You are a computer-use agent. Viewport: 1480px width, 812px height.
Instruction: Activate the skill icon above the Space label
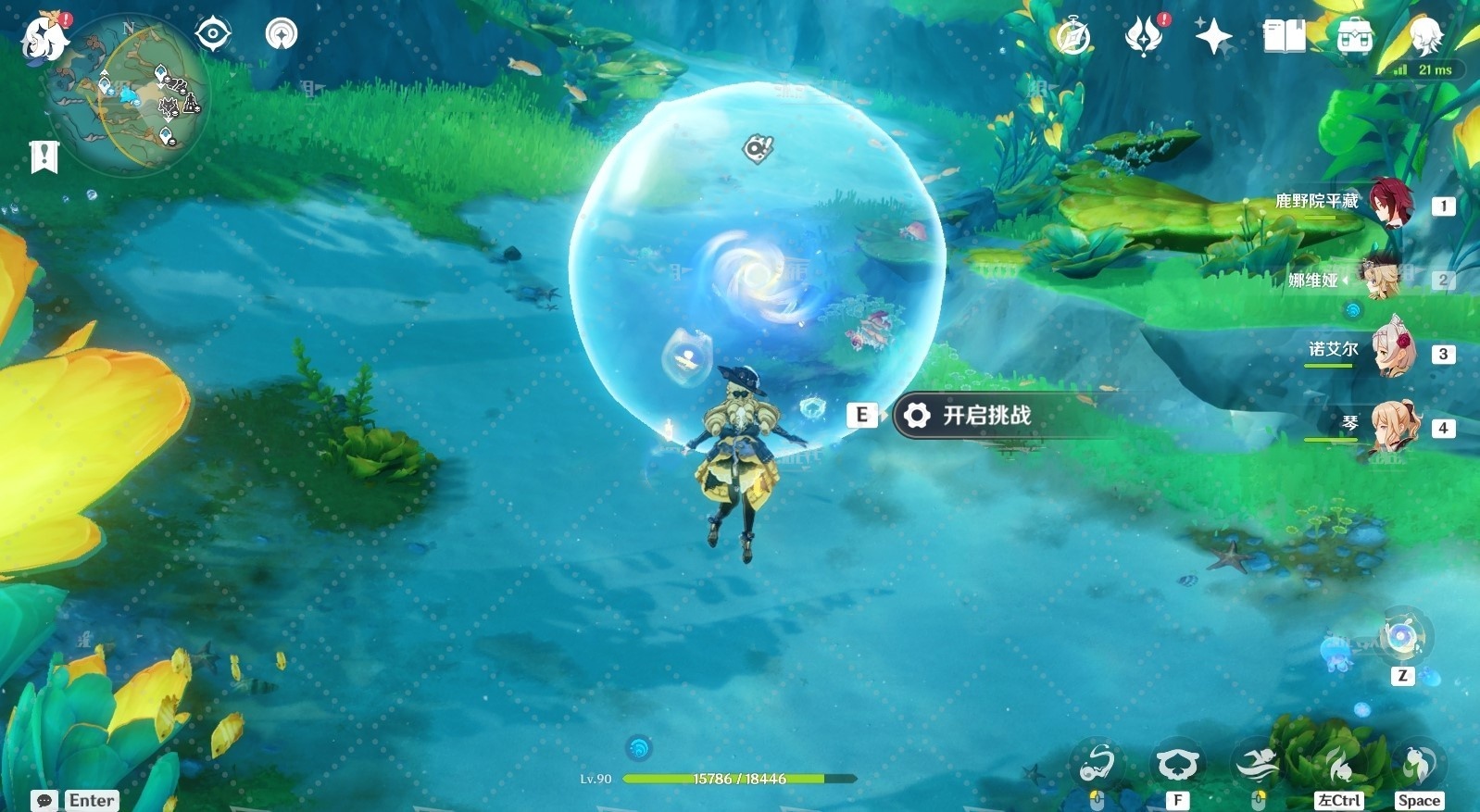pyautogui.click(x=1417, y=764)
